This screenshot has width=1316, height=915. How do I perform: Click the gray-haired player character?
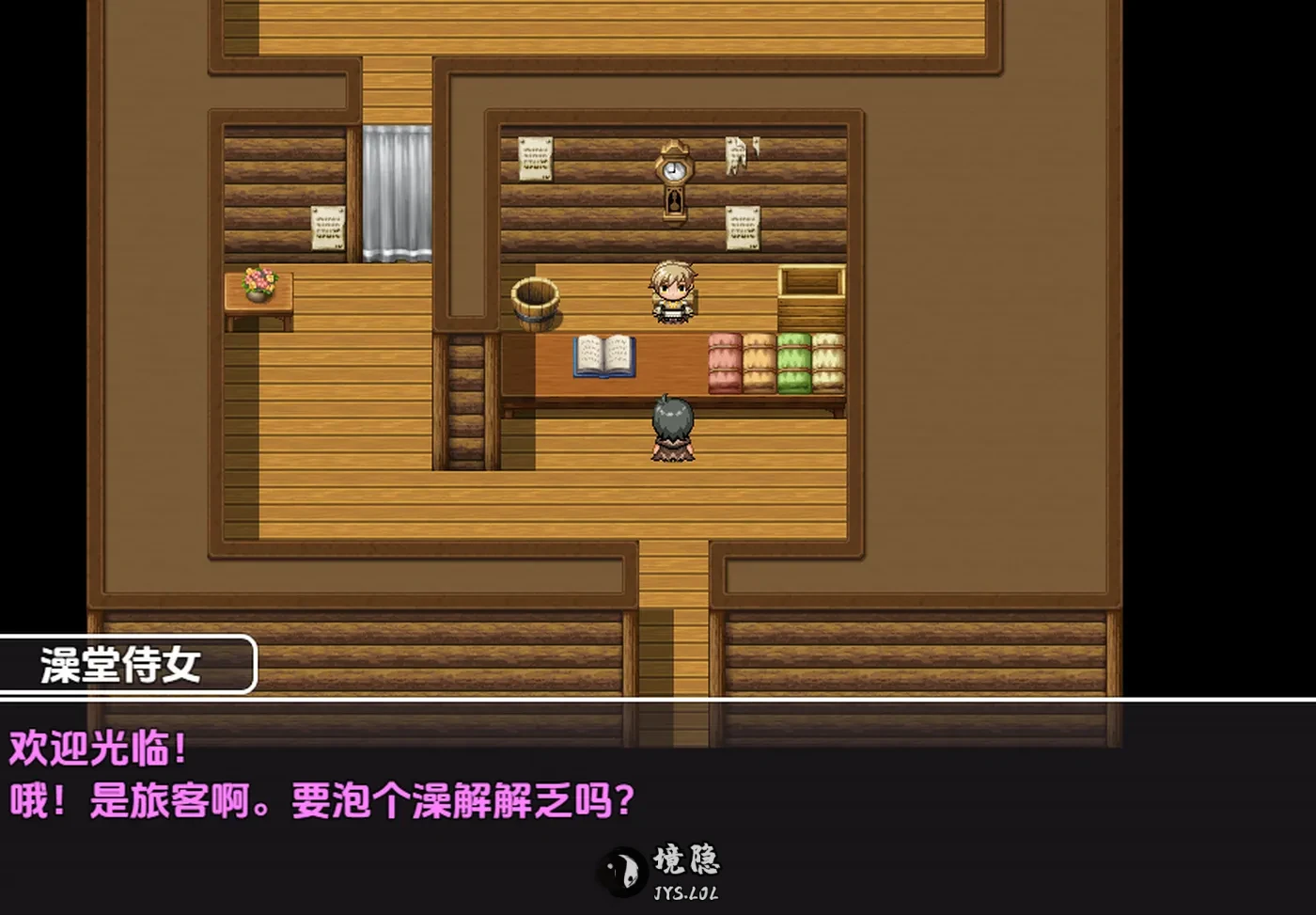pos(672,428)
